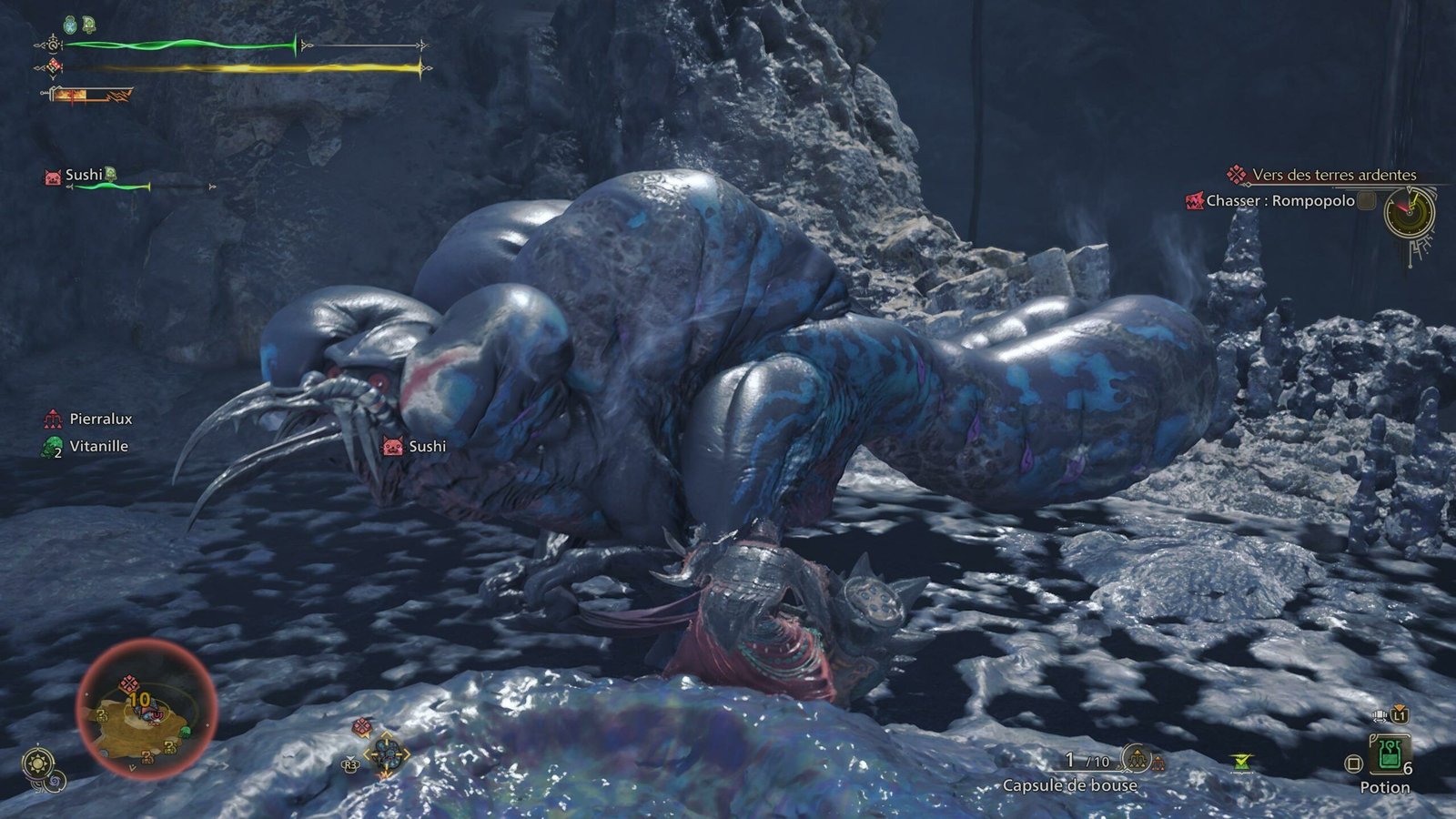Viewport: 1456px width, 819px height.
Task: Click the quest timer clock icon
Action: pos(1408,213)
